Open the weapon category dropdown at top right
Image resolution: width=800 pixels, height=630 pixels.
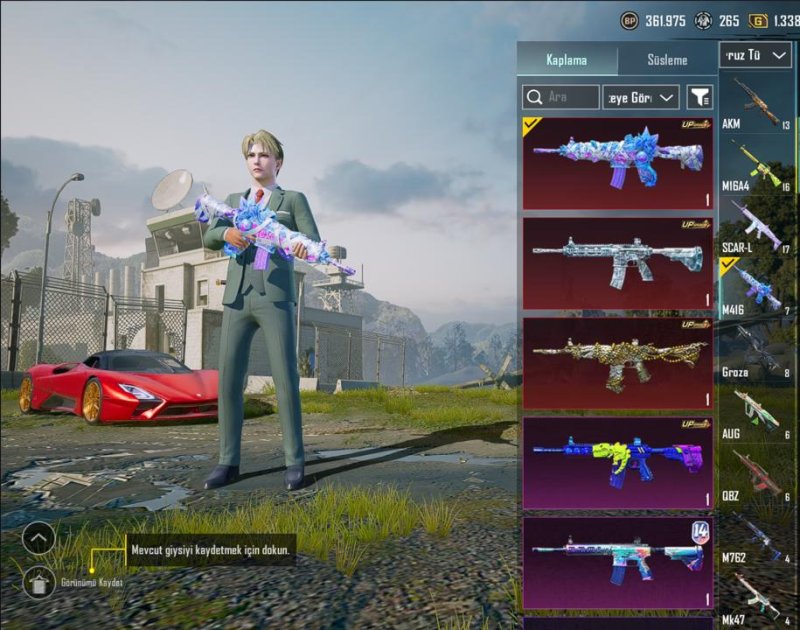tap(755, 54)
